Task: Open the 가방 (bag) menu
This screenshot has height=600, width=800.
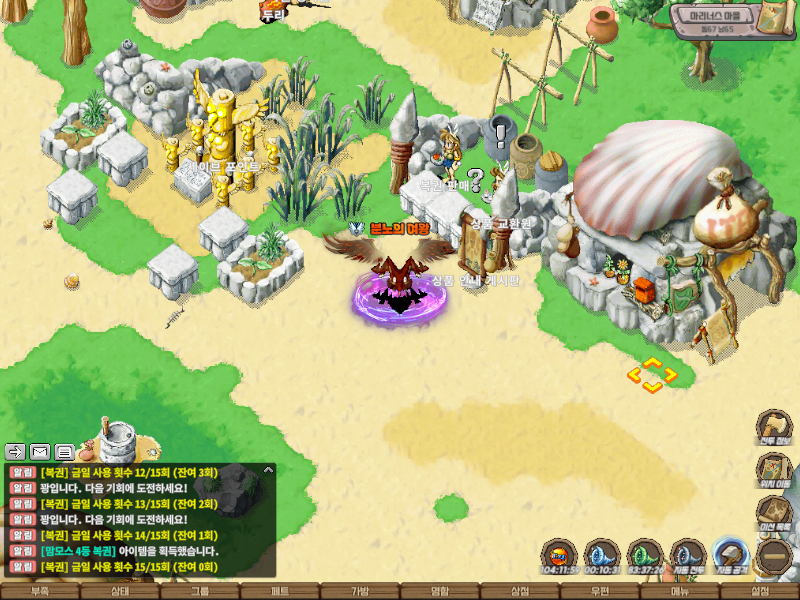Action: pos(360,591)
